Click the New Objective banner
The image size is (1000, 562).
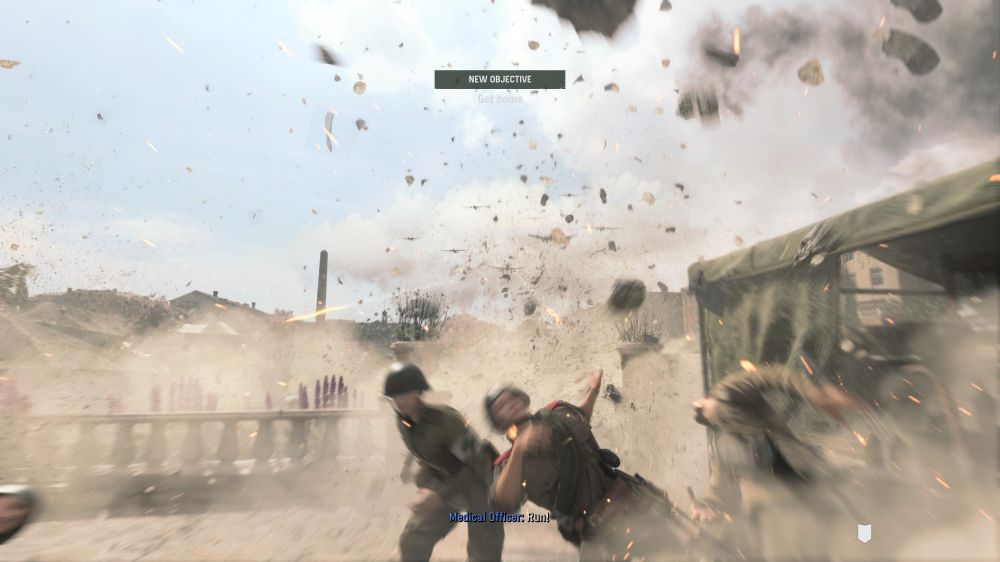click(499, 79)
